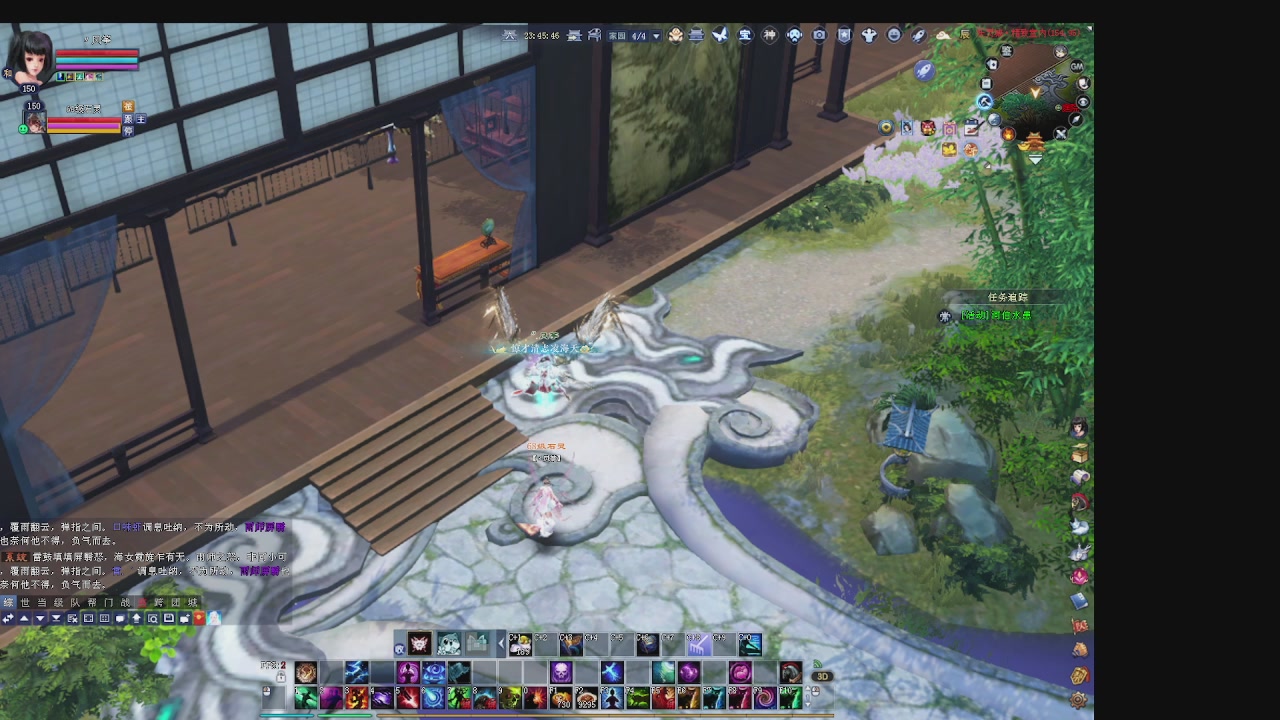
Task: Activate the purple skull skill
Action: tap(561, 672)
